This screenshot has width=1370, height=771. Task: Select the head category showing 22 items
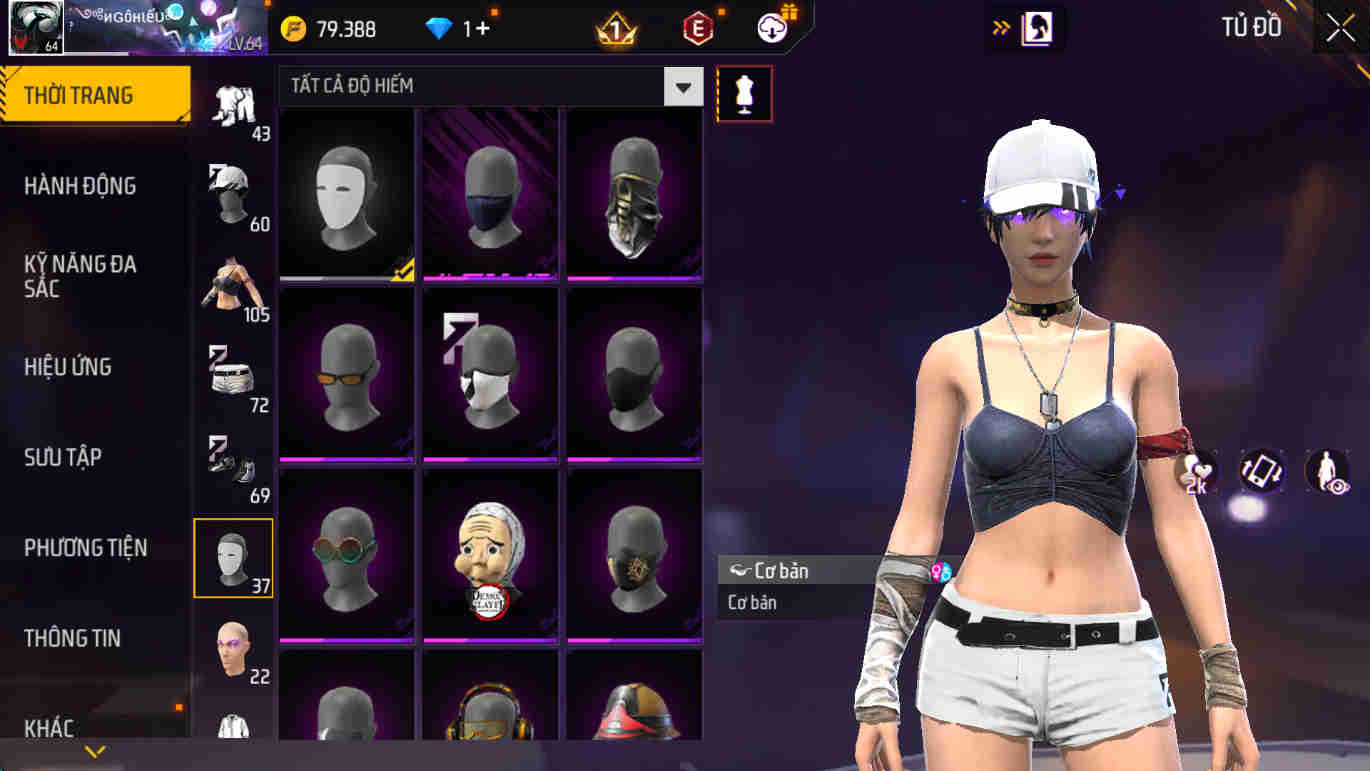(233, 647)
